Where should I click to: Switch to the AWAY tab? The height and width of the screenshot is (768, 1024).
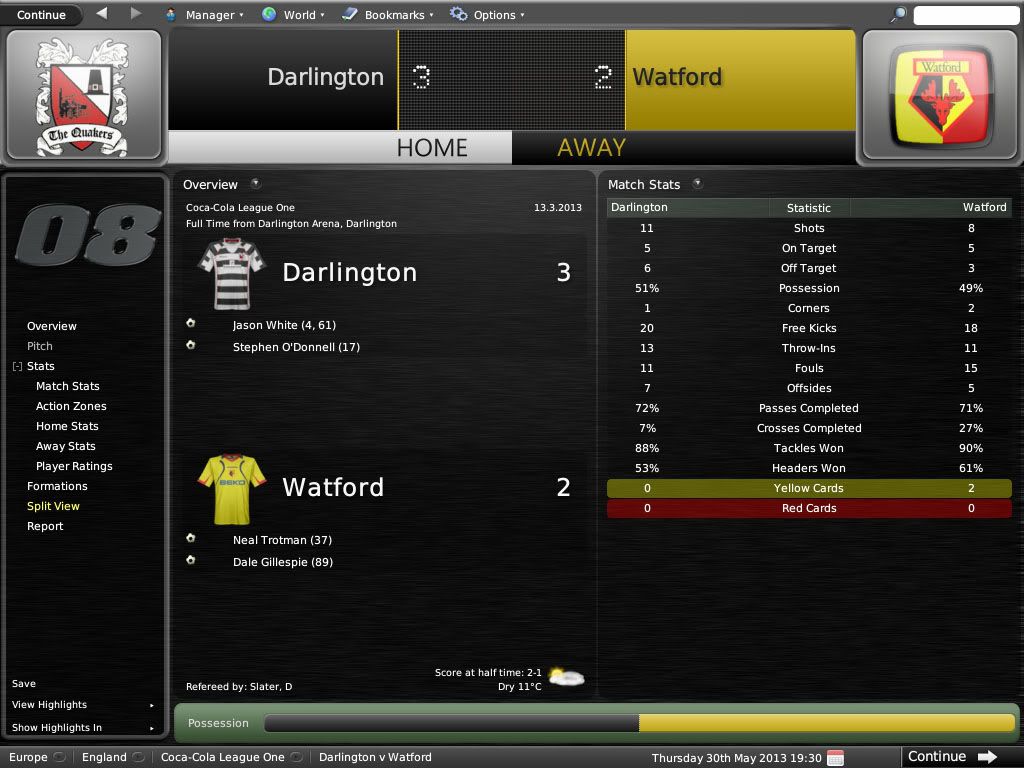pyautogui.click(x=591, y=148)
